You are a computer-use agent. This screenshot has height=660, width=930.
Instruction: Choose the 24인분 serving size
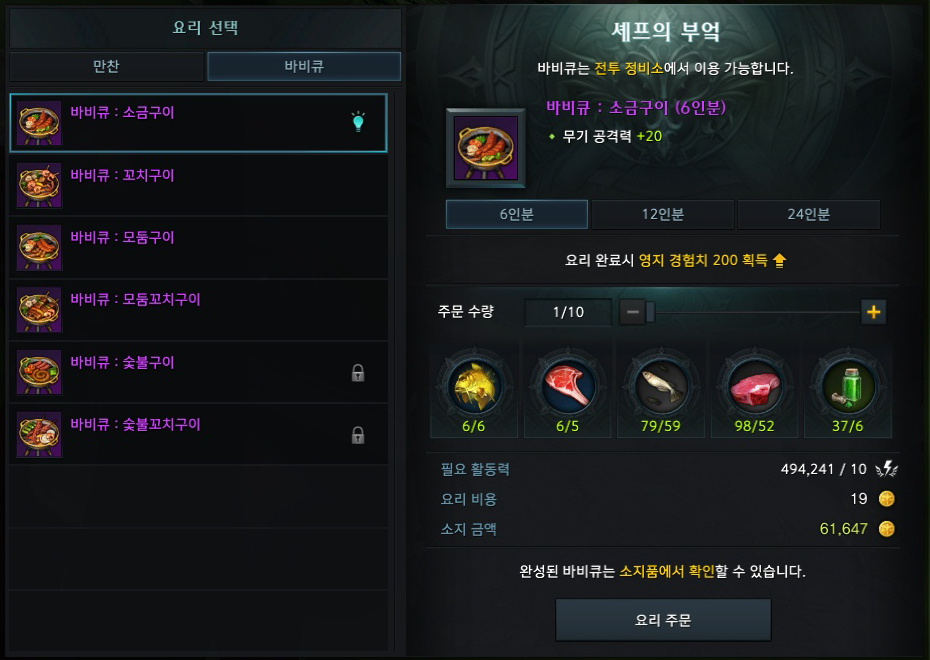click(808, 214)
